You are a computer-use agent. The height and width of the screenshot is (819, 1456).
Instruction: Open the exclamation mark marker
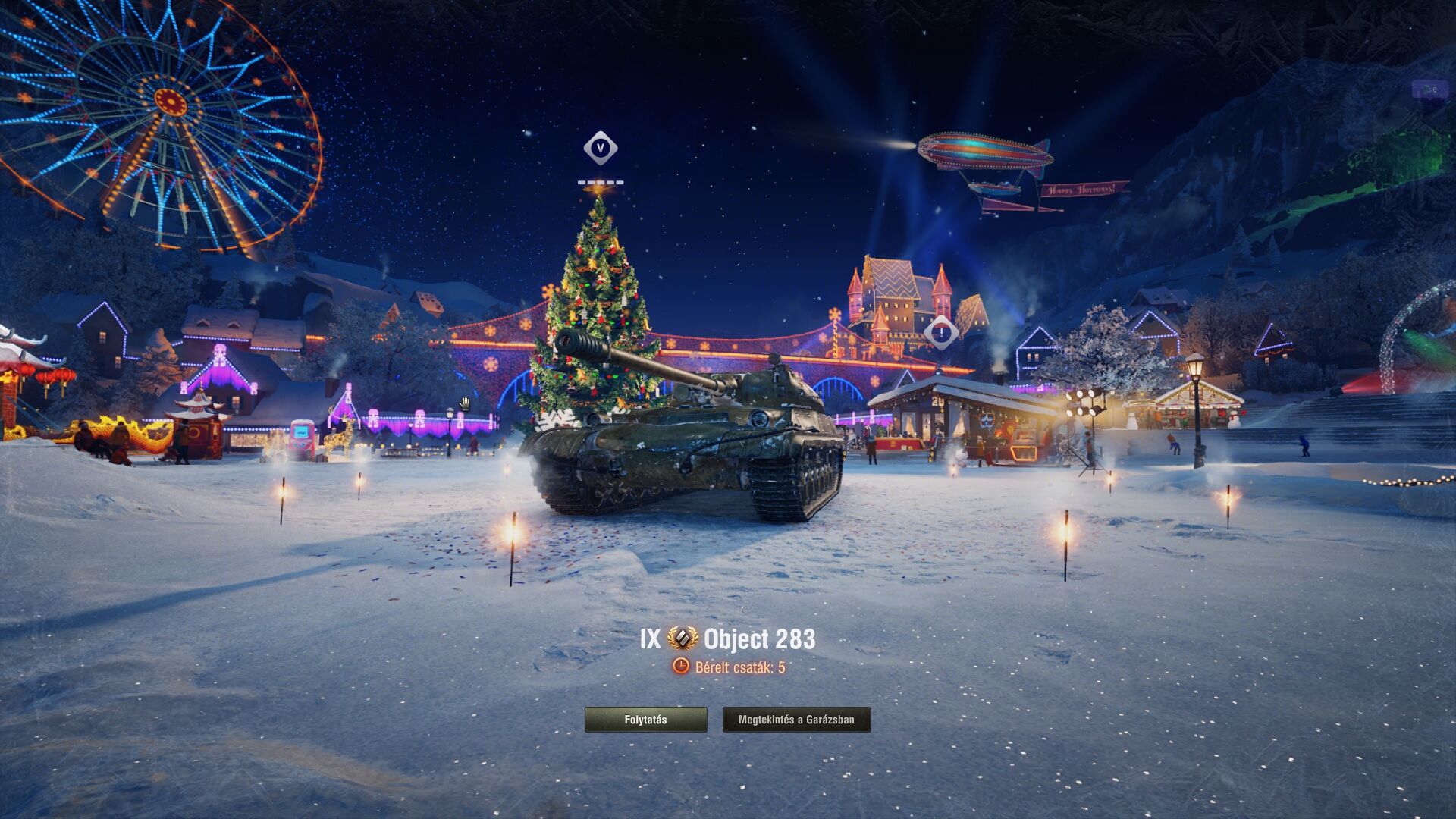click(941, 332)
